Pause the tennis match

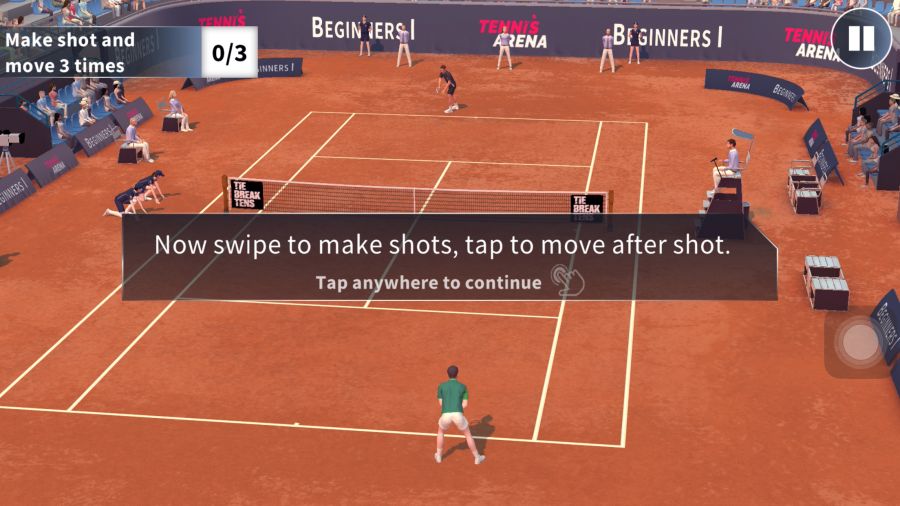pyautogui.click(x=861, y=39)
